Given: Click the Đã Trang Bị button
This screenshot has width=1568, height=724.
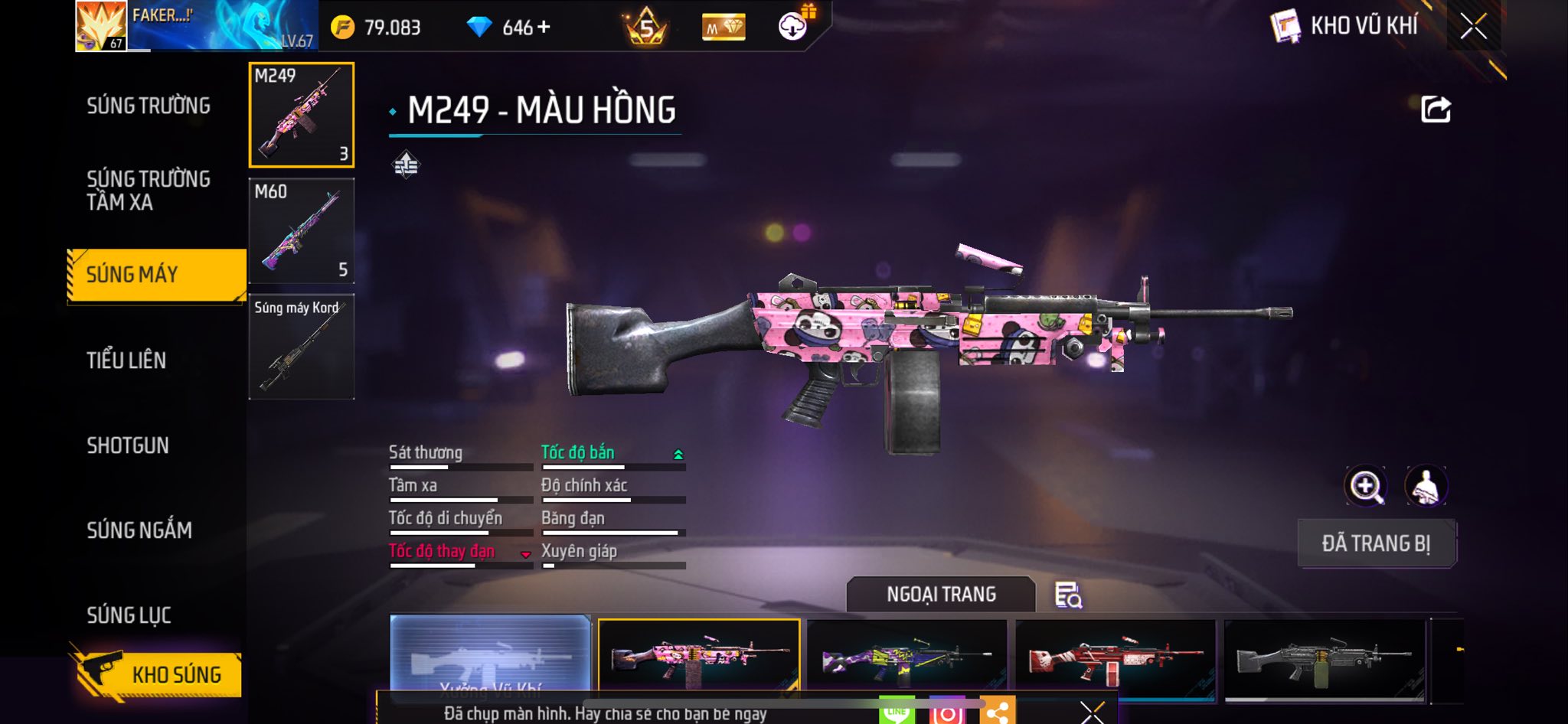Looking at the screenshot, I should tap(1376, 543).
